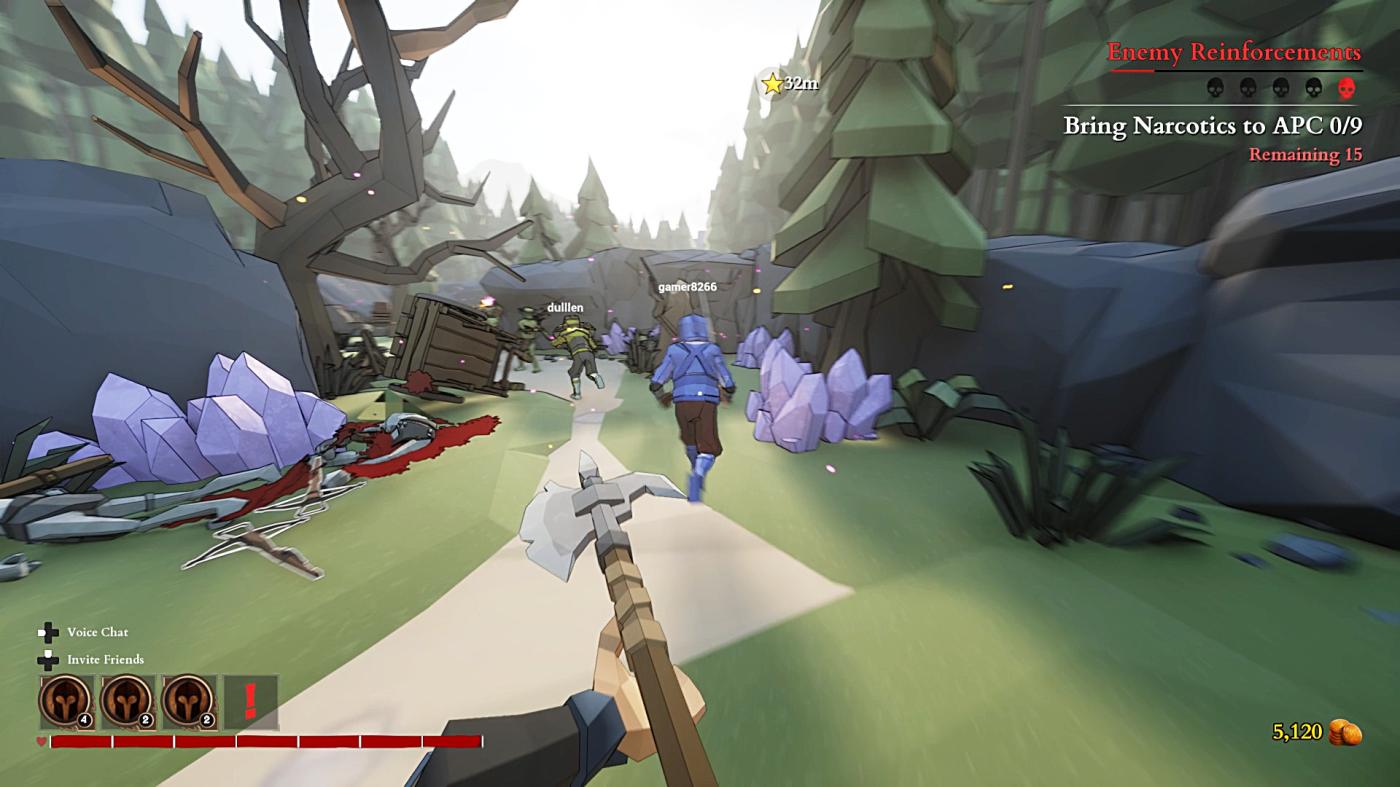The image size is (1400, 787).
Task: Open the Bring Narcotics to APC objective
Action: [1212, 126]
